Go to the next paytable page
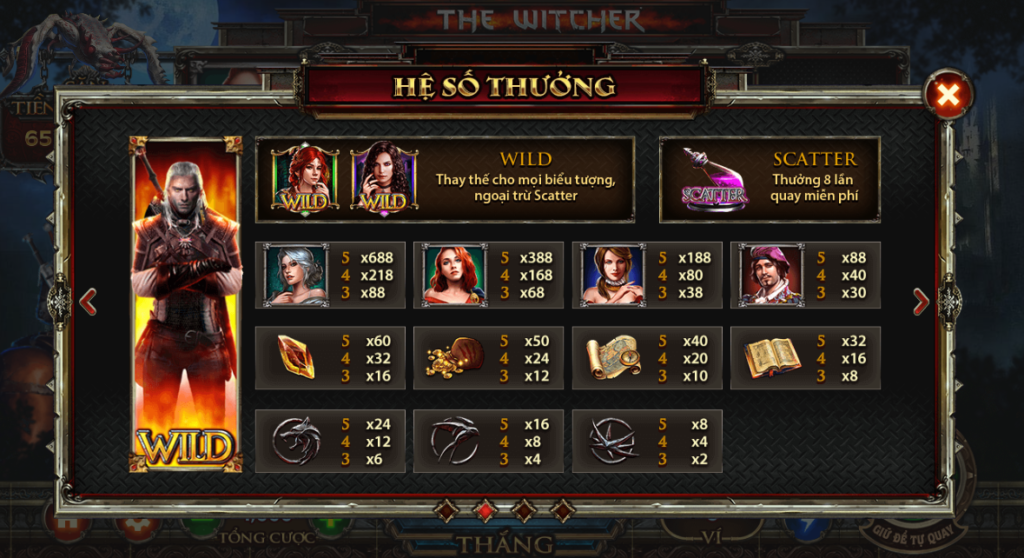Image resolution: width=1024 pixels, height=558 pixels. click(x=921, y=300)
